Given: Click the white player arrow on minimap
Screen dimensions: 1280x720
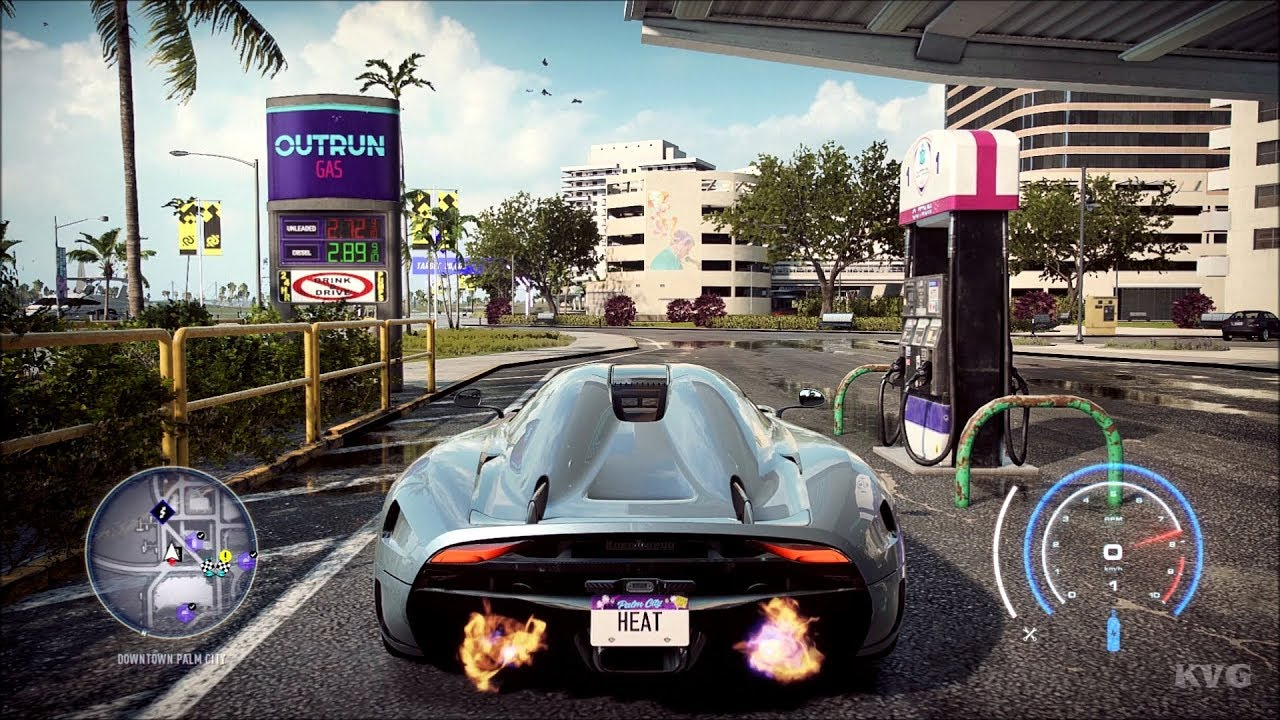Looking at the screenshot, I should [172, 551].
